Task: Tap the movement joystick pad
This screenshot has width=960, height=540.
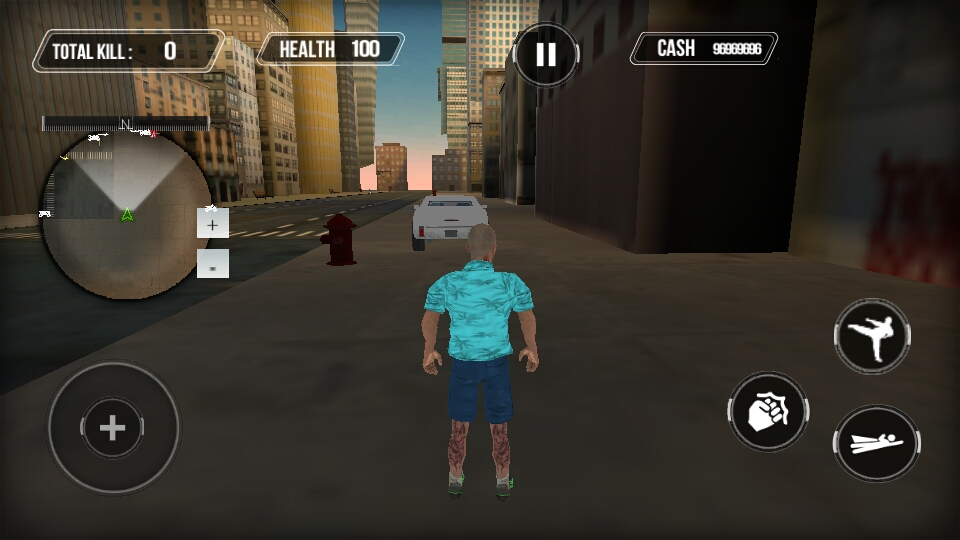Action: tap(113, 428)
